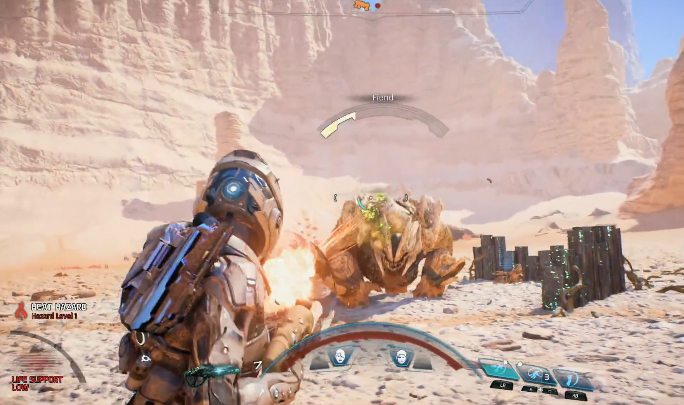Screen dimensions: 684x405
Task: Activate the highlighted first power slot
Action: tap(498, 371)
